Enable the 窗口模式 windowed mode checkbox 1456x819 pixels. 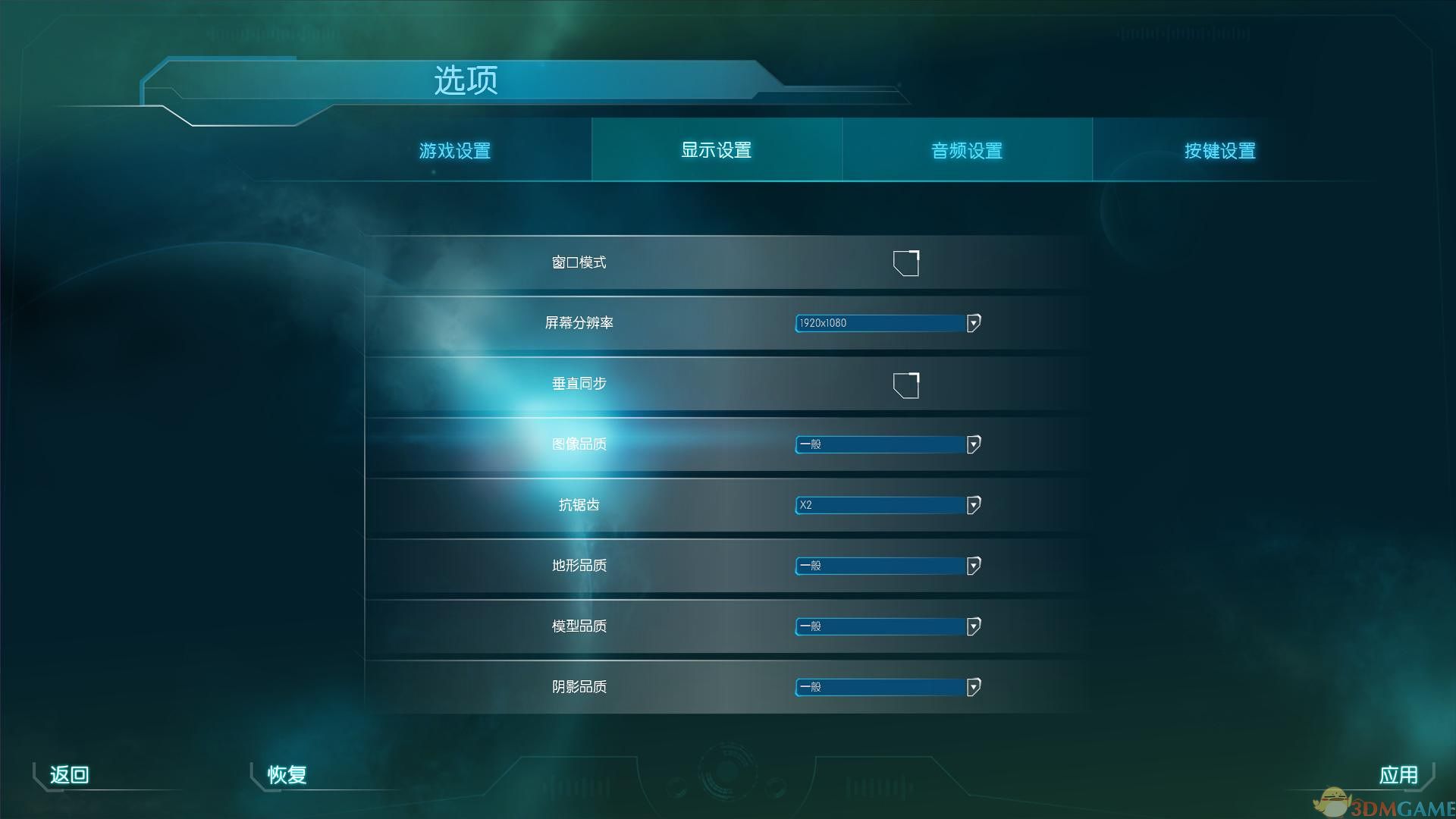click(x=907, y=263)
